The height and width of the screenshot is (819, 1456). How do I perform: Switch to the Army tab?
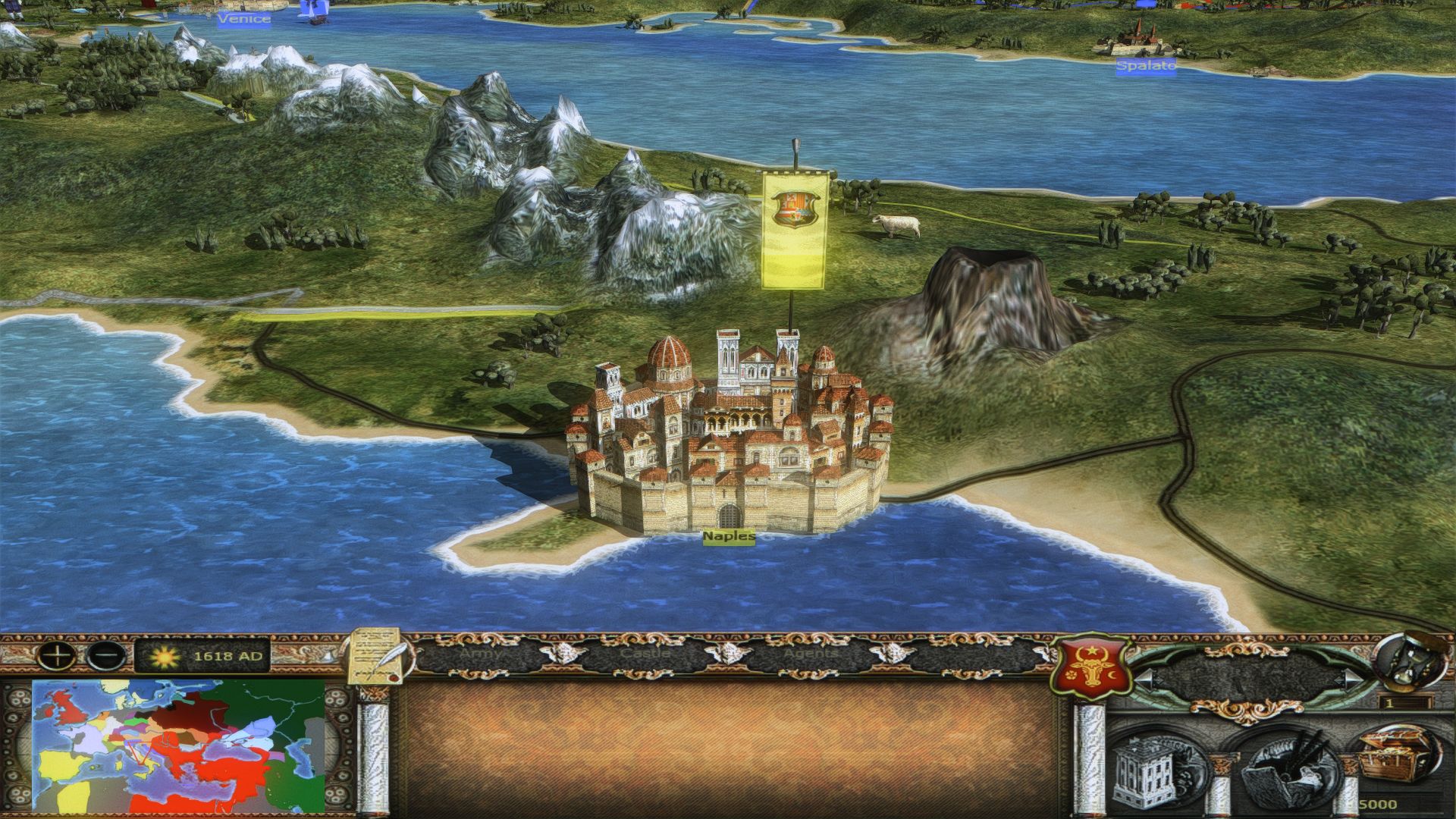[481, 653]
